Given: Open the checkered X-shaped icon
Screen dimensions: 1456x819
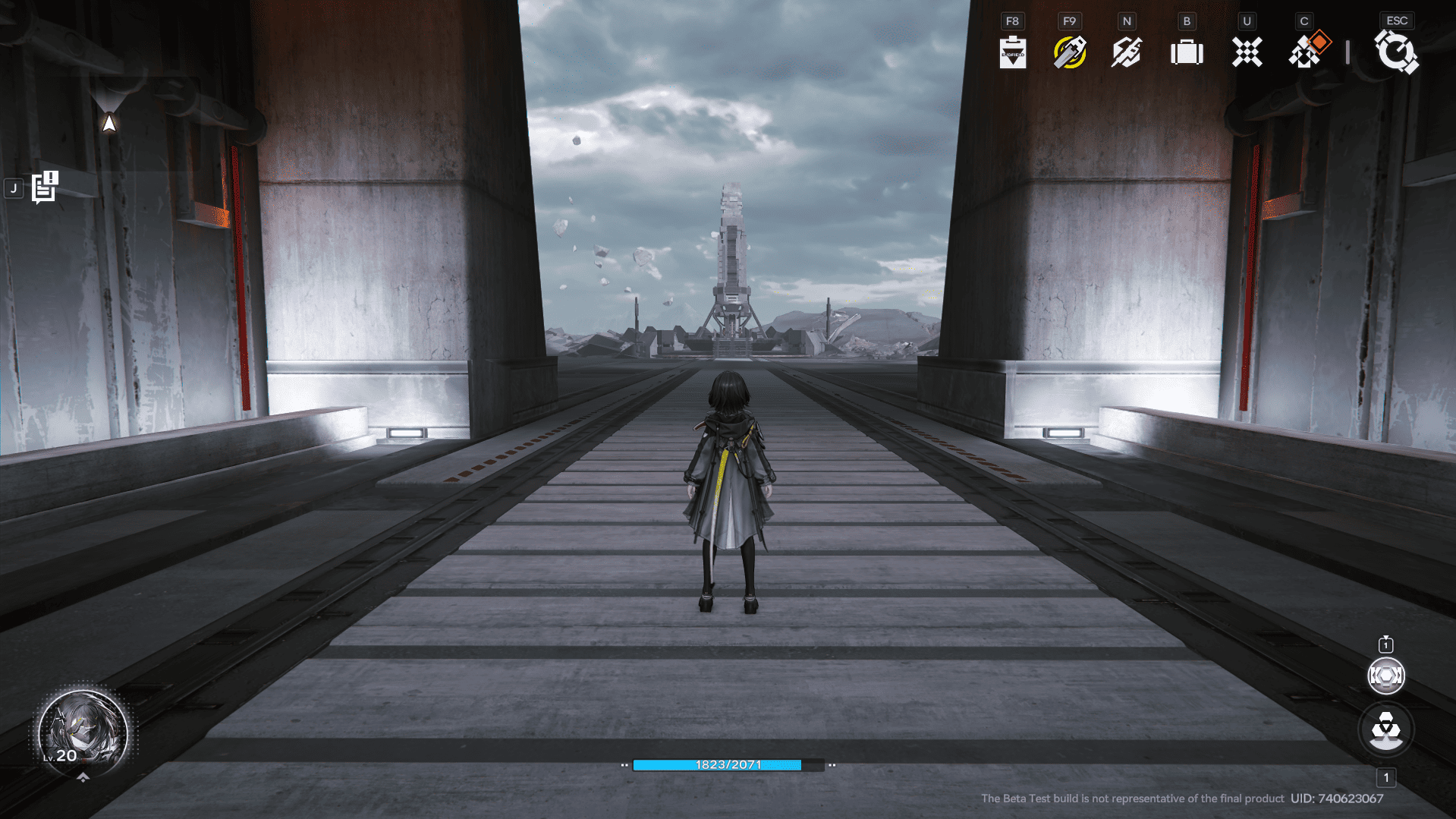Looking at the screenshot, I should [1247, 52].
